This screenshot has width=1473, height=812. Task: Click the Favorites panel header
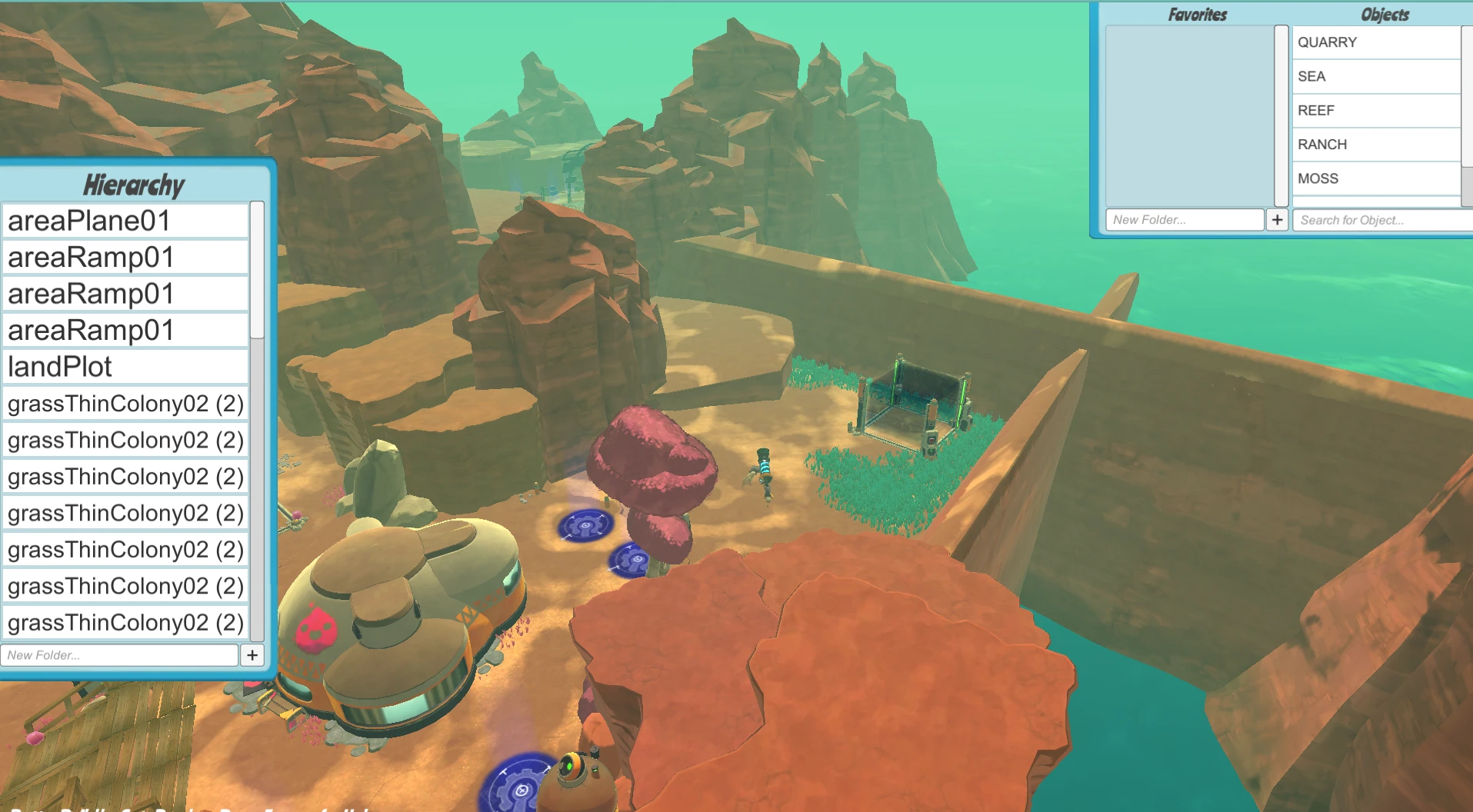click(x=1198, y=14)
